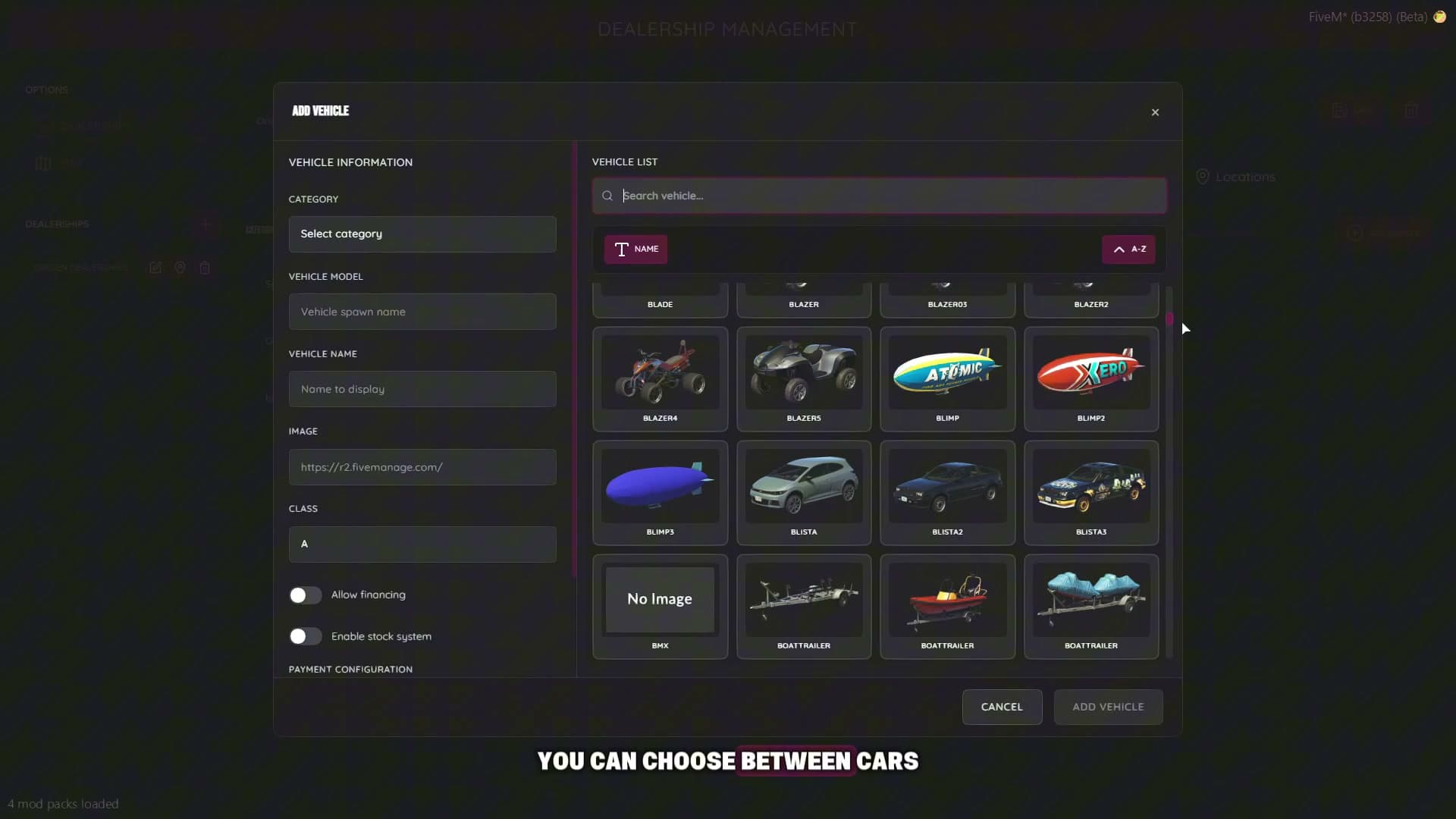
Task: Click the search magnifier icon in vehicle list
Action: [607, 196]
